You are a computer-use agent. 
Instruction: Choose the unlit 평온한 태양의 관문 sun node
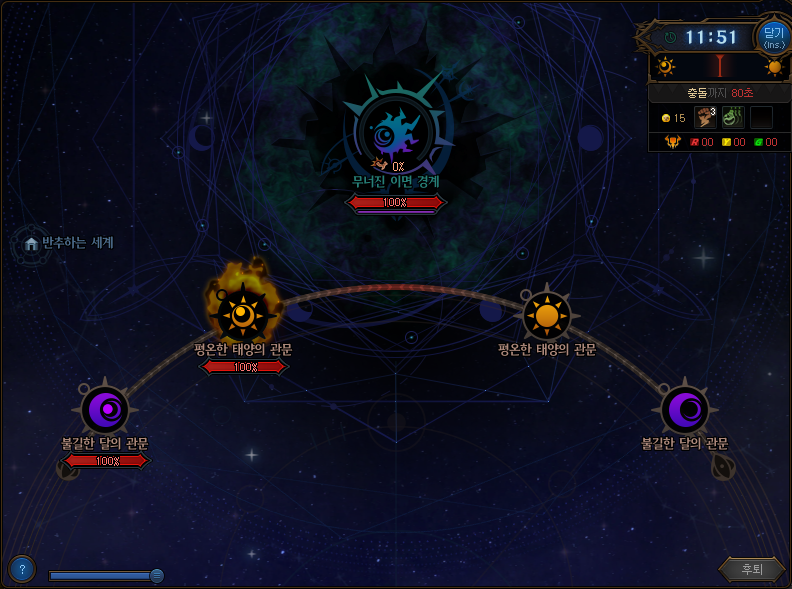tap(546, 316)
